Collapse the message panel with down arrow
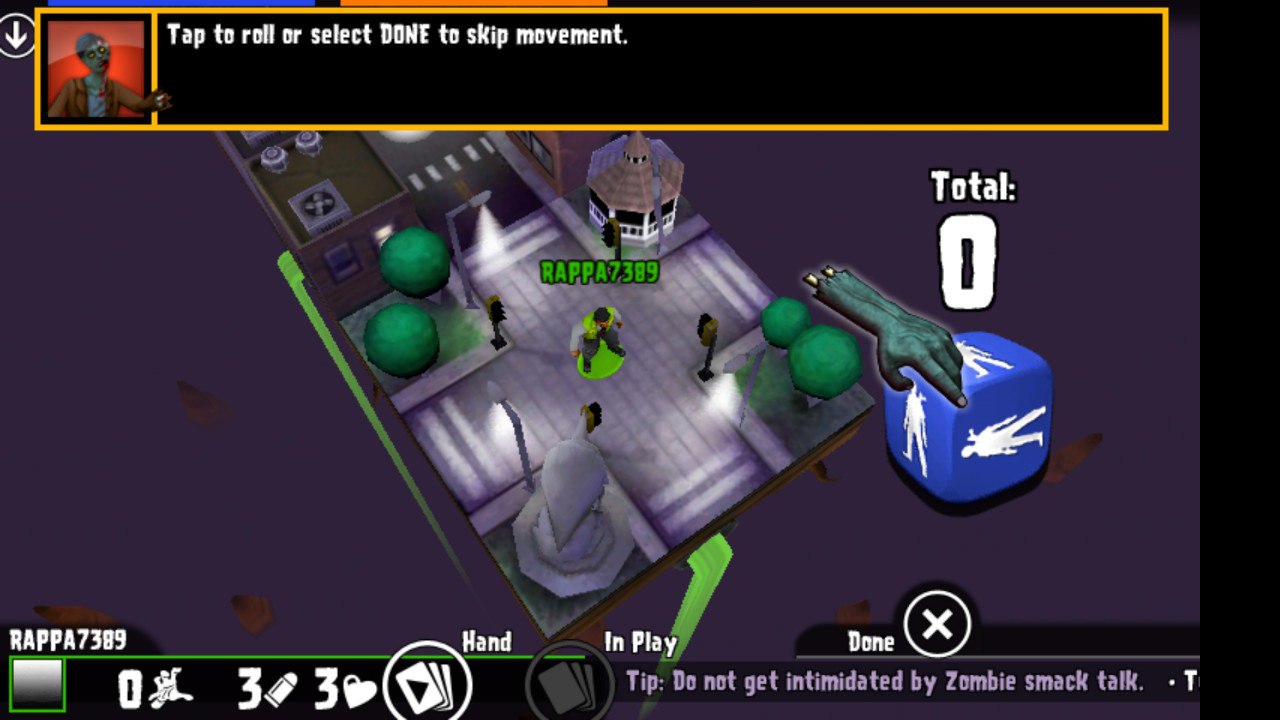 pos(17,37)
